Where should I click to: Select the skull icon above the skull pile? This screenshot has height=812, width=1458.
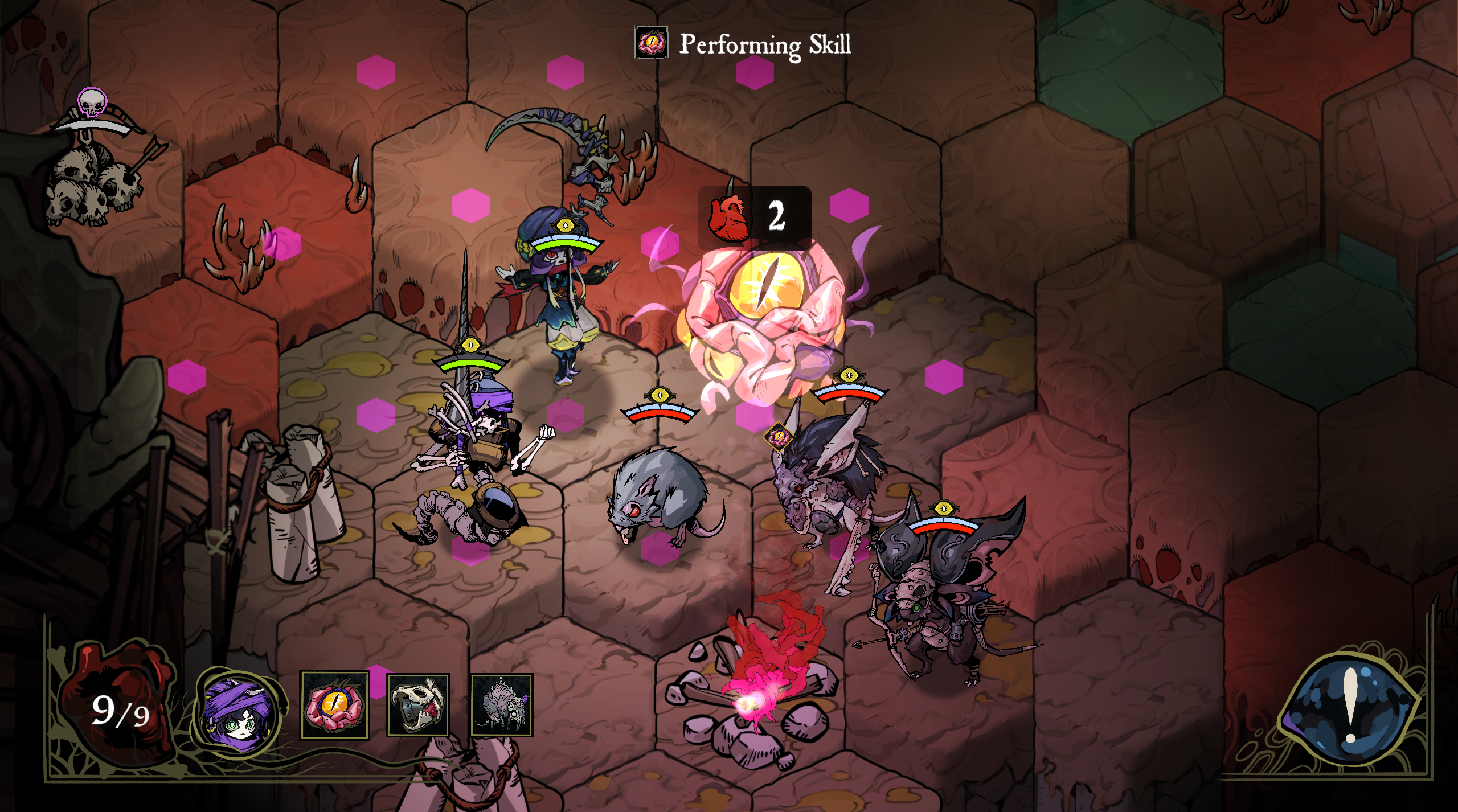click(92, 102)
